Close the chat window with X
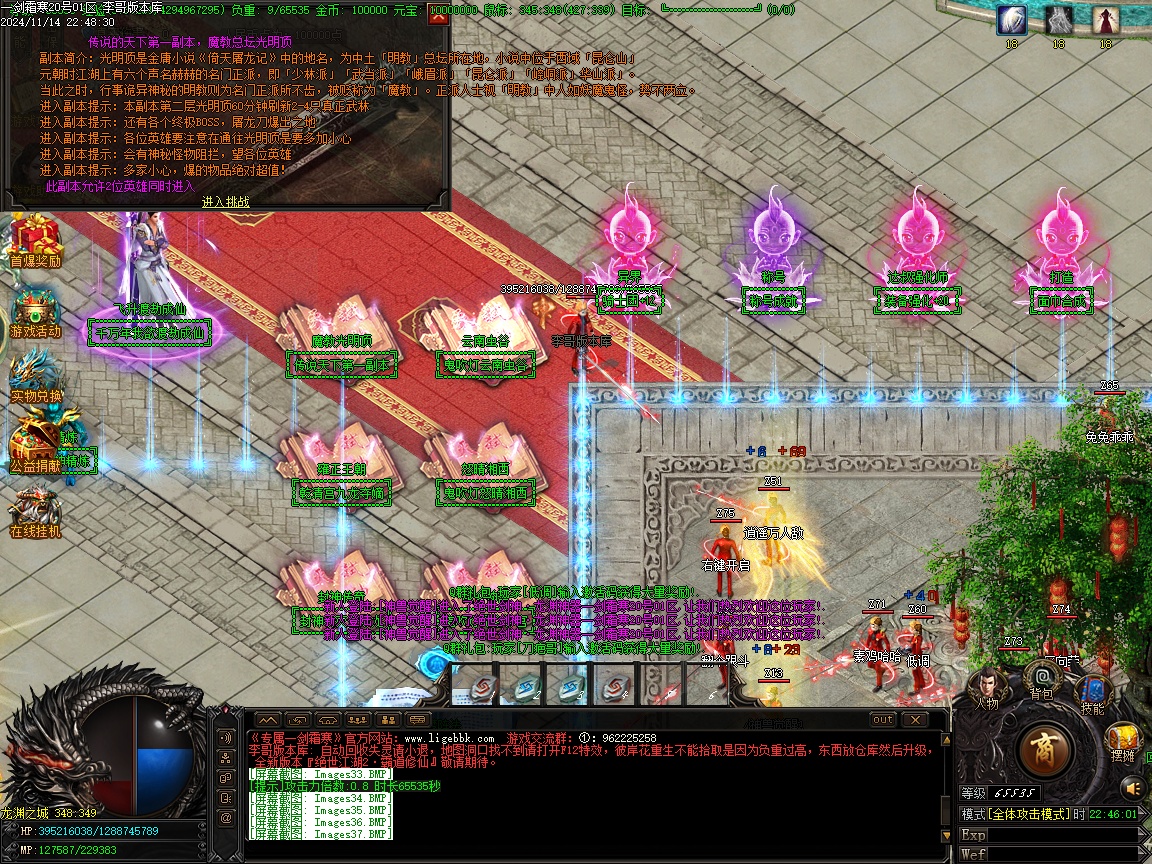The image size is (1152, 864). click(x=914, y=719)
